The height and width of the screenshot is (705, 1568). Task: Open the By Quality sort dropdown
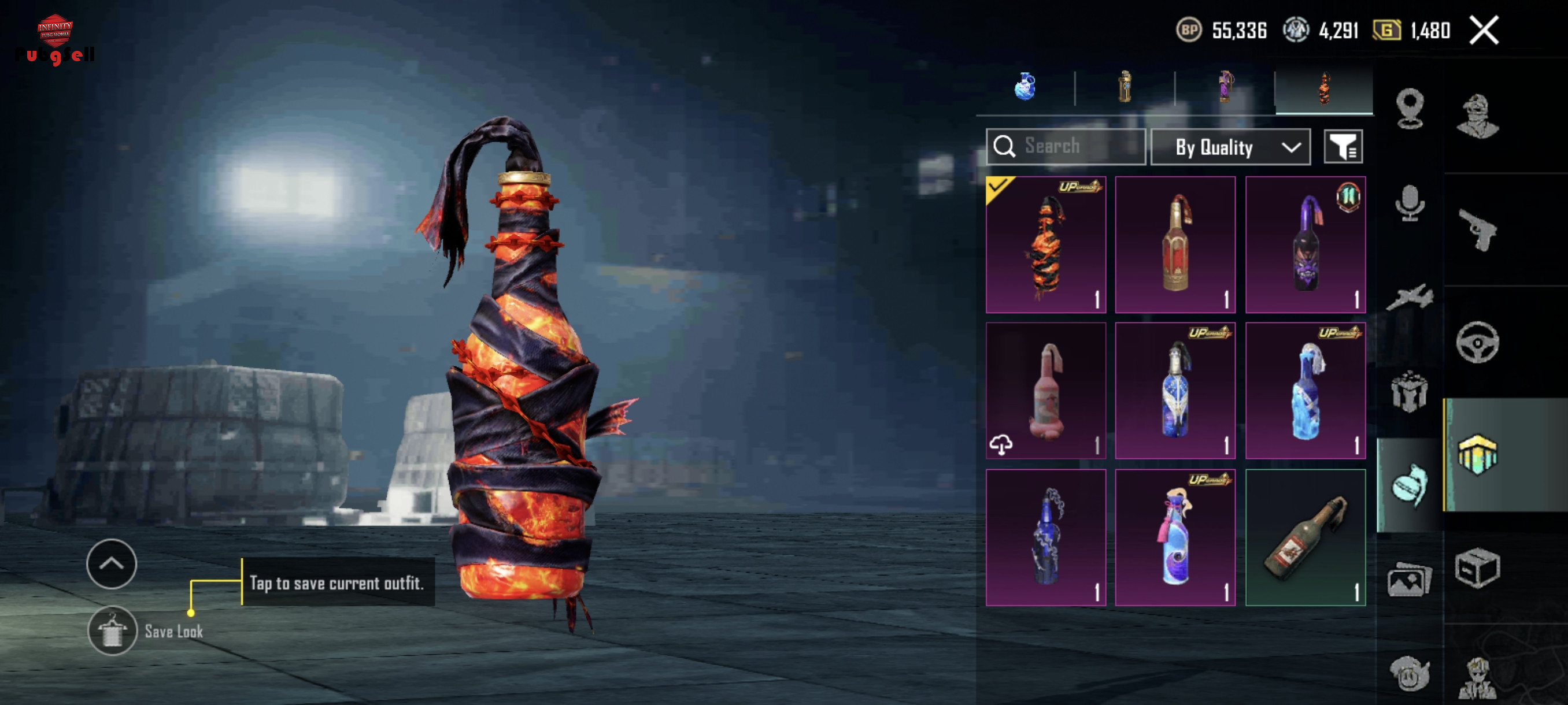click(1230, 147)
